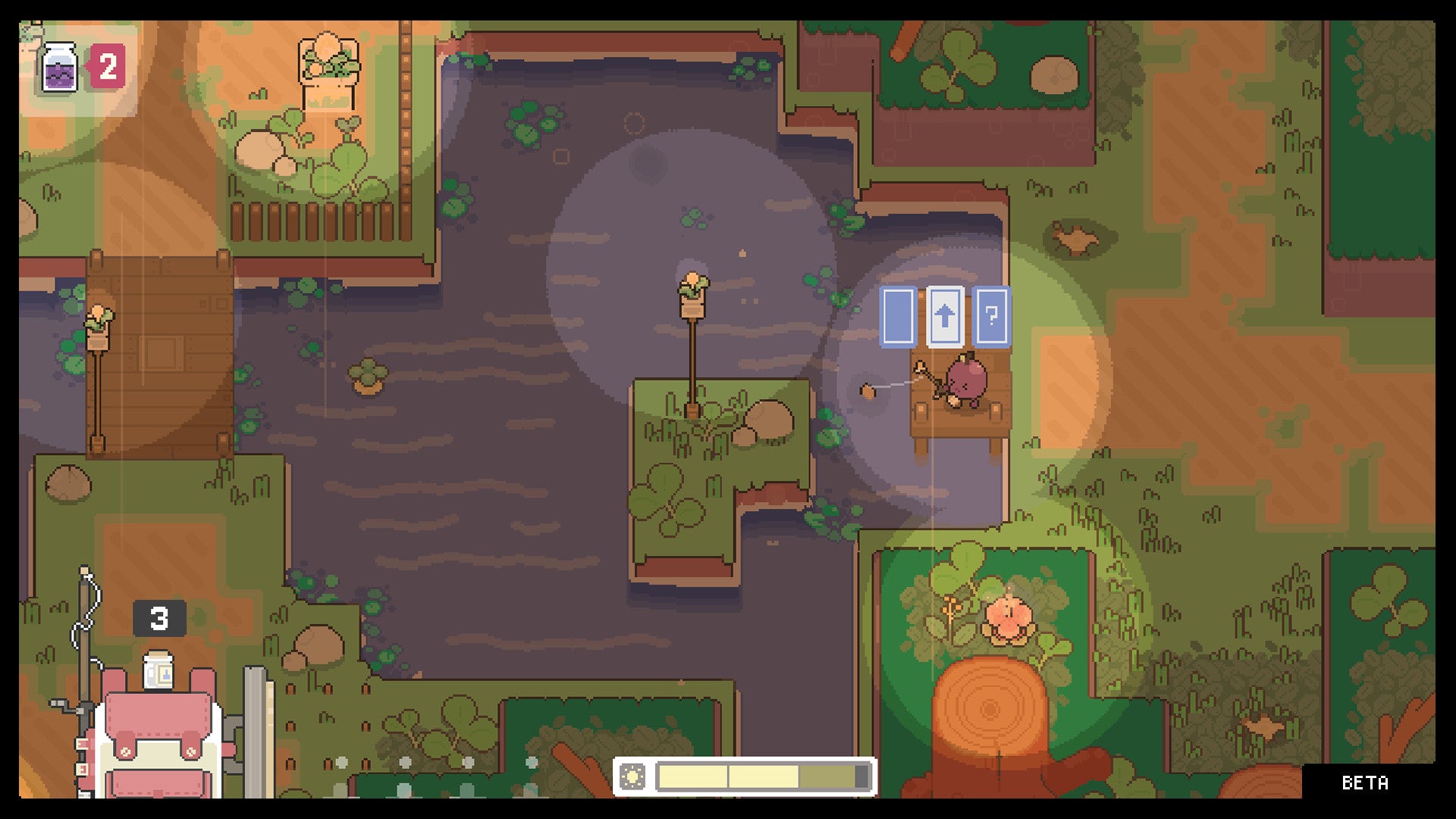Click the sun icon on the day bar
Viewport: 1456px width, 819px height.
pyautogui.click(x=632, y=777)
